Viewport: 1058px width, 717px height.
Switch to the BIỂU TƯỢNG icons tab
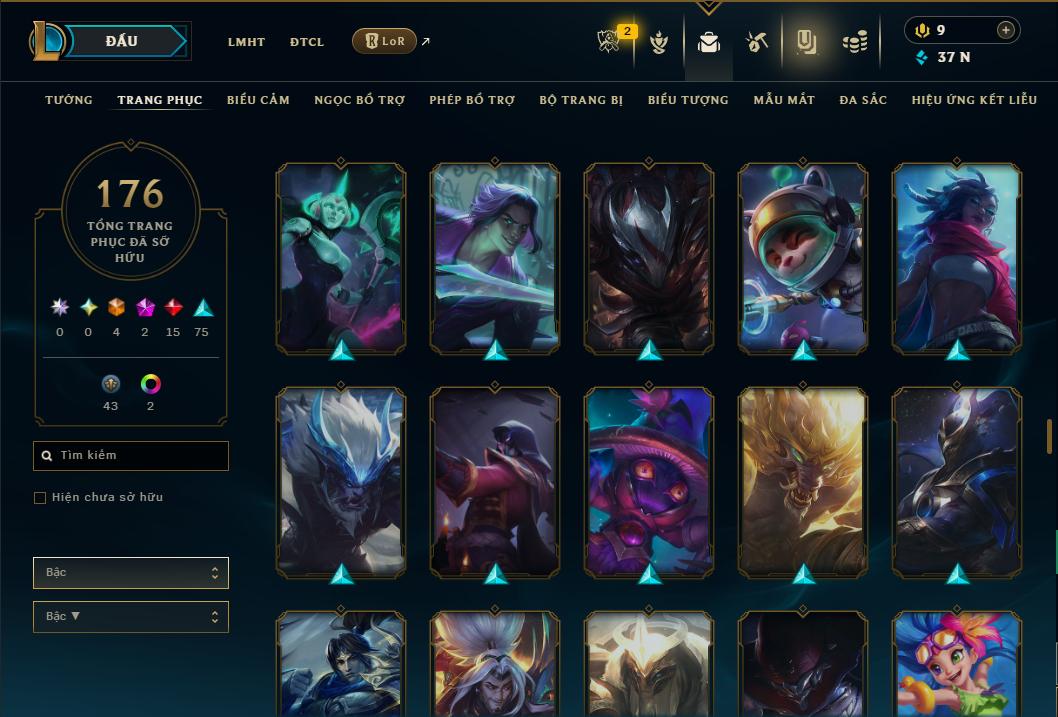click(x=688, y=100)
